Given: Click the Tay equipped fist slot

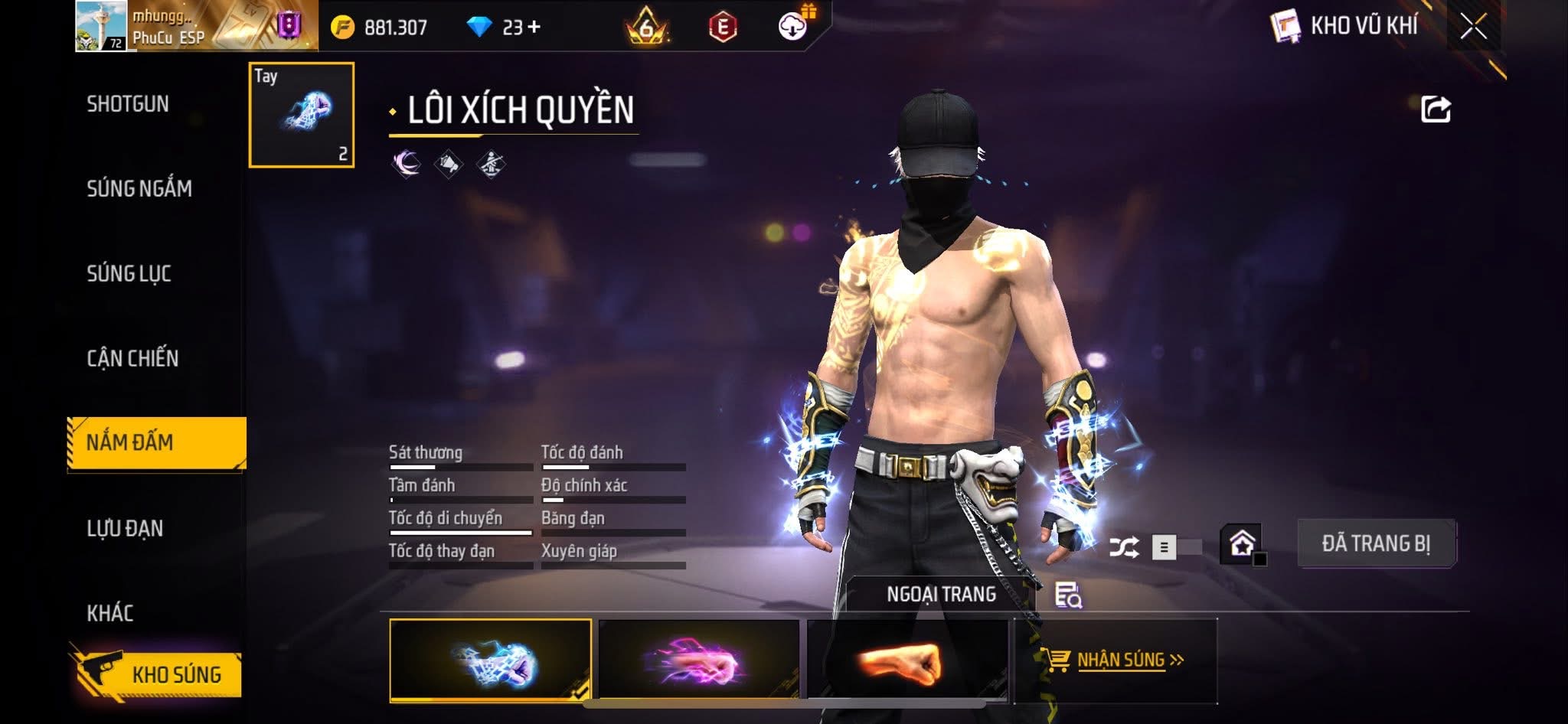Looking at the screenshot, I should pyautogui.click(x=302, y=115).
